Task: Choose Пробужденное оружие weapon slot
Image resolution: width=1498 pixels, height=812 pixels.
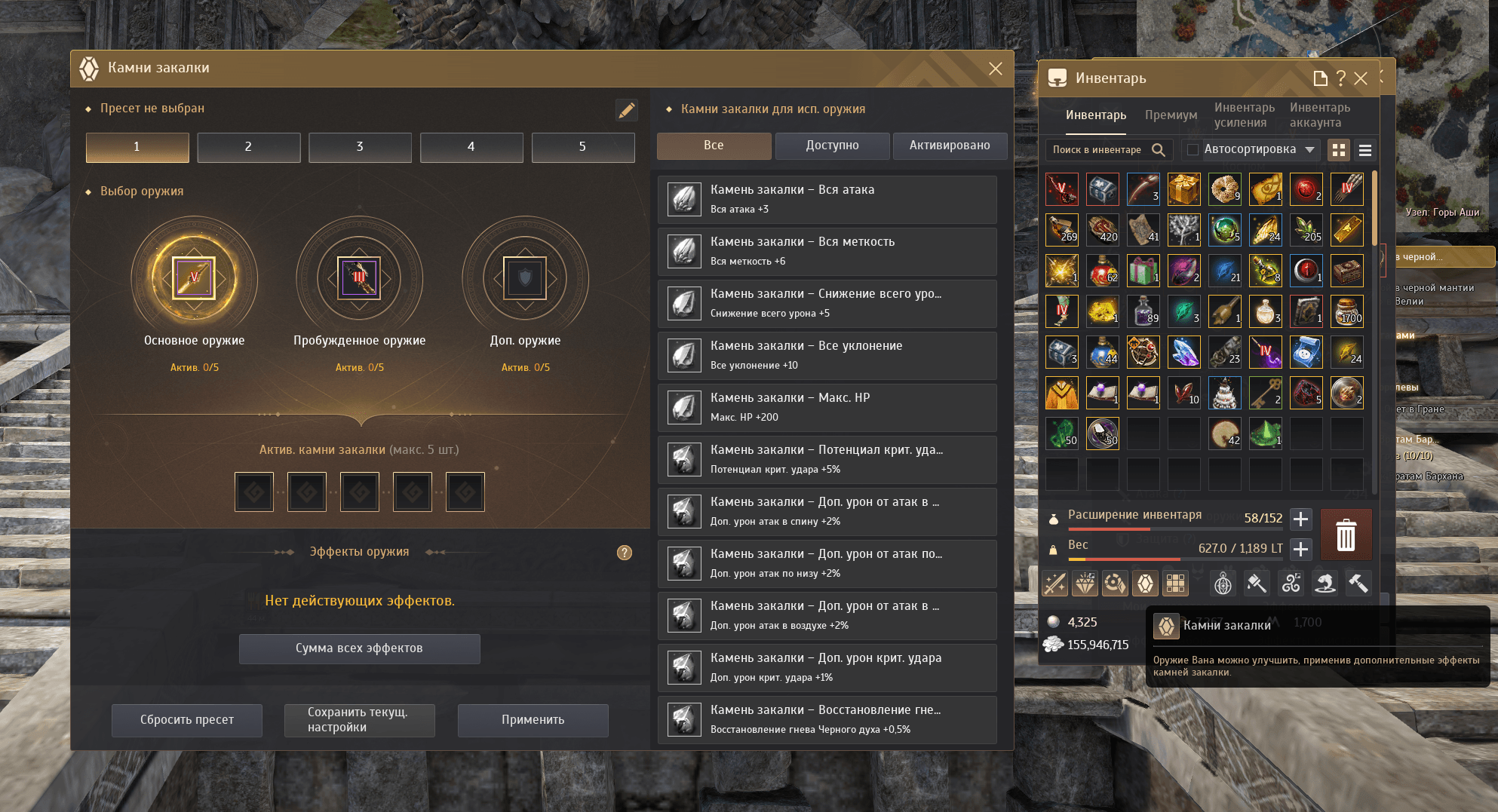Action: click(x=359, y=278)
